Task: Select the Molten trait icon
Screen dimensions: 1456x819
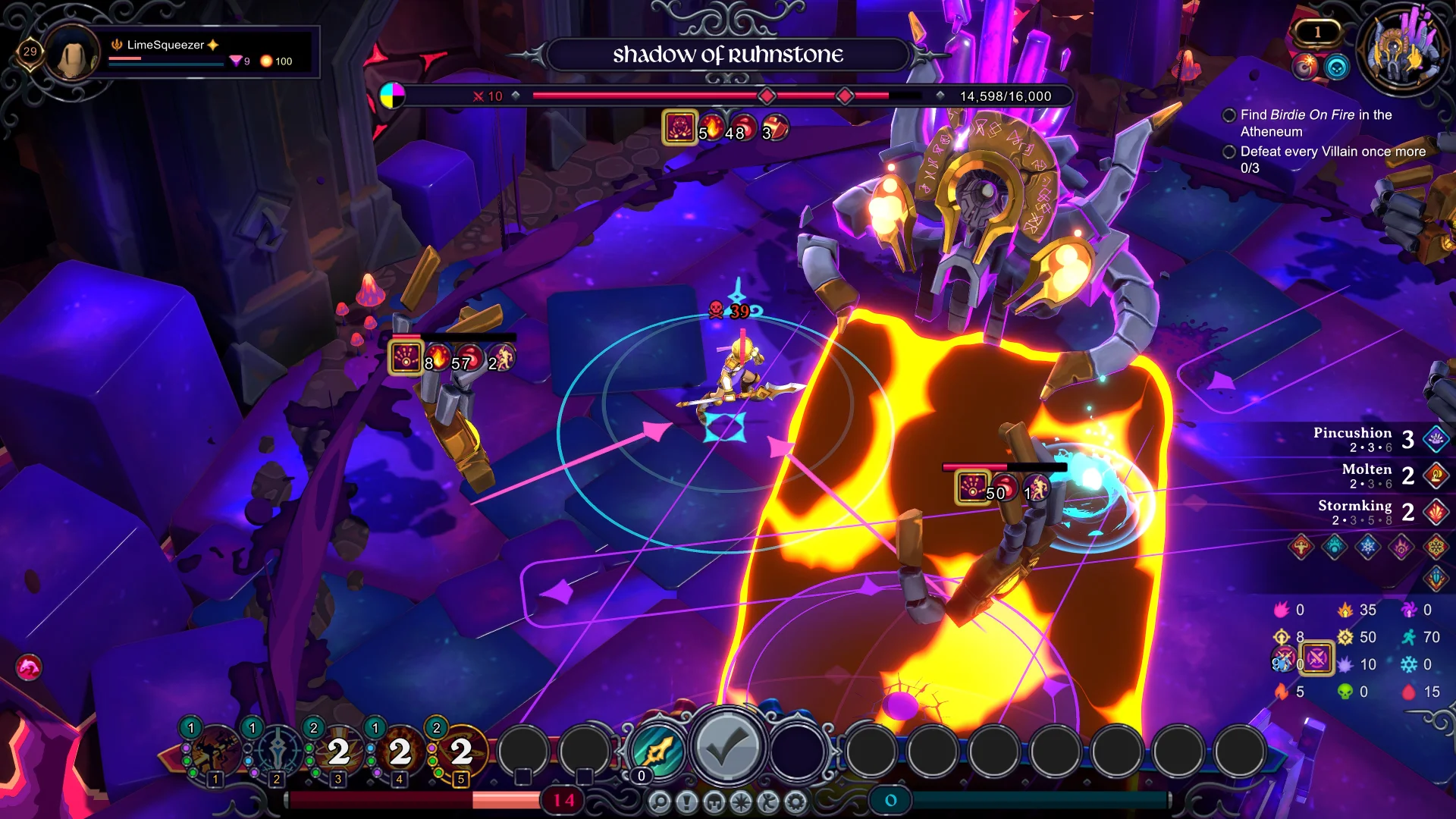Action: pos(1436,475)
